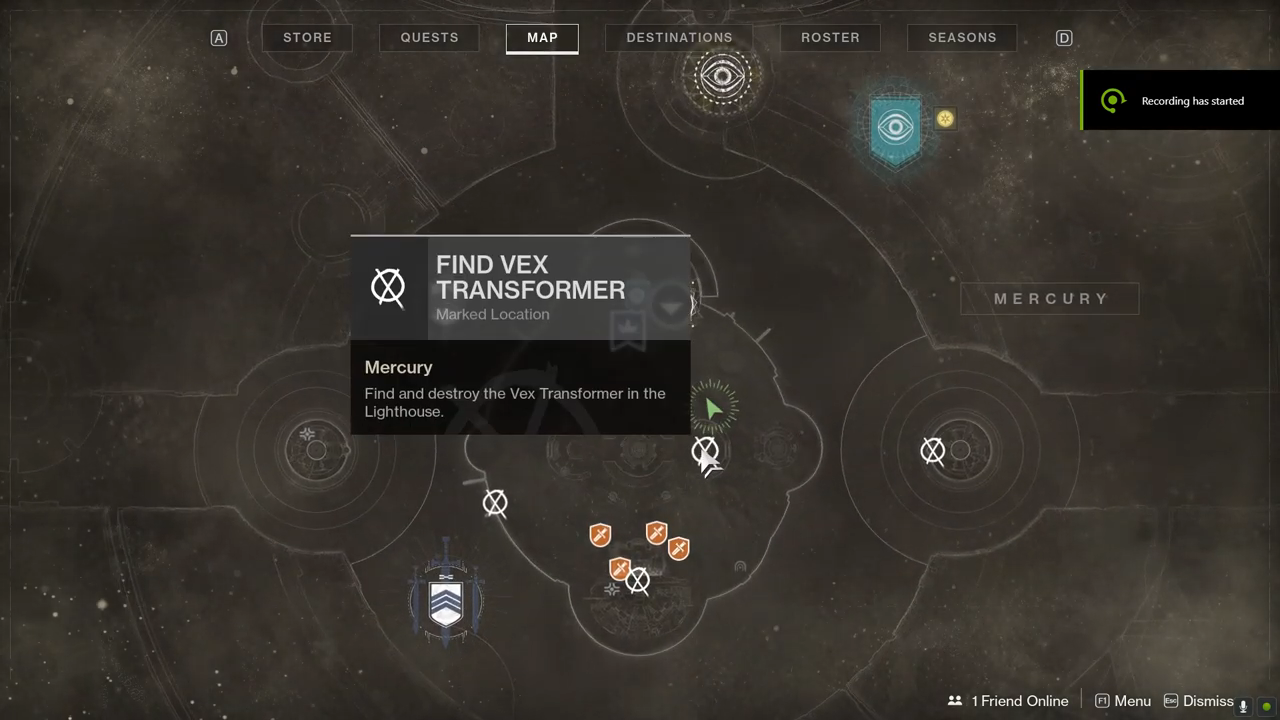The height and width of the screenshot is (720, 1280).
Task: Click the gold badge beside the teal banner
Action: click(x=945, y=119)
